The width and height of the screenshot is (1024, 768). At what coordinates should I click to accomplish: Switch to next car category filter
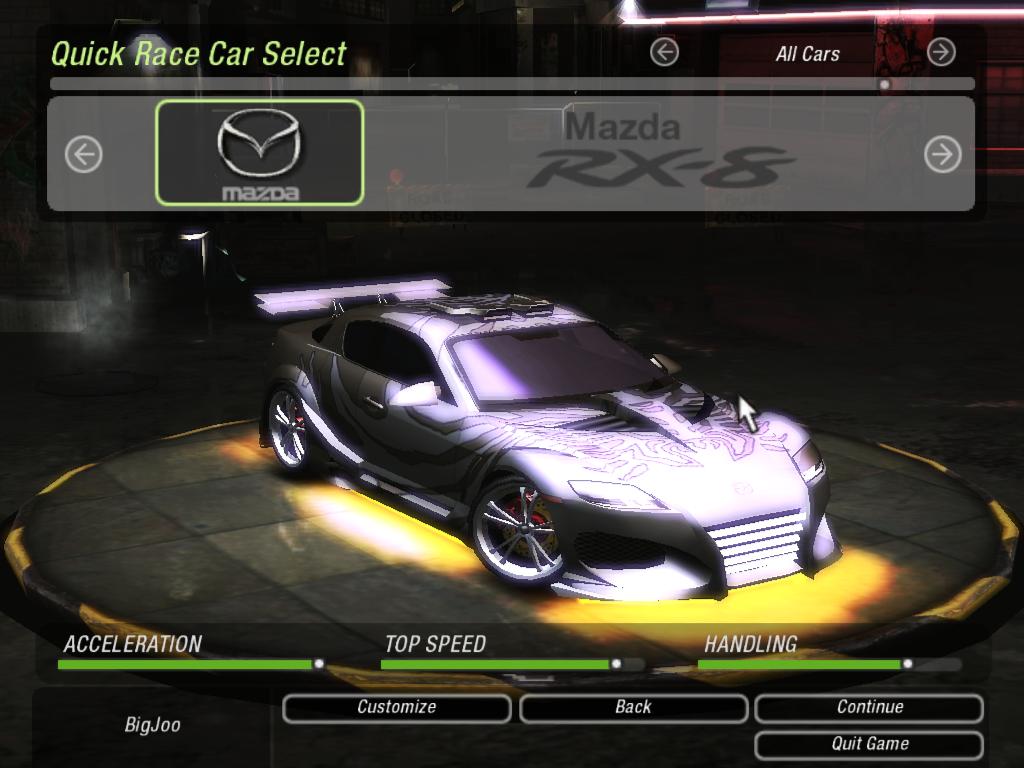pyautogui.click(x=941, y=52)
